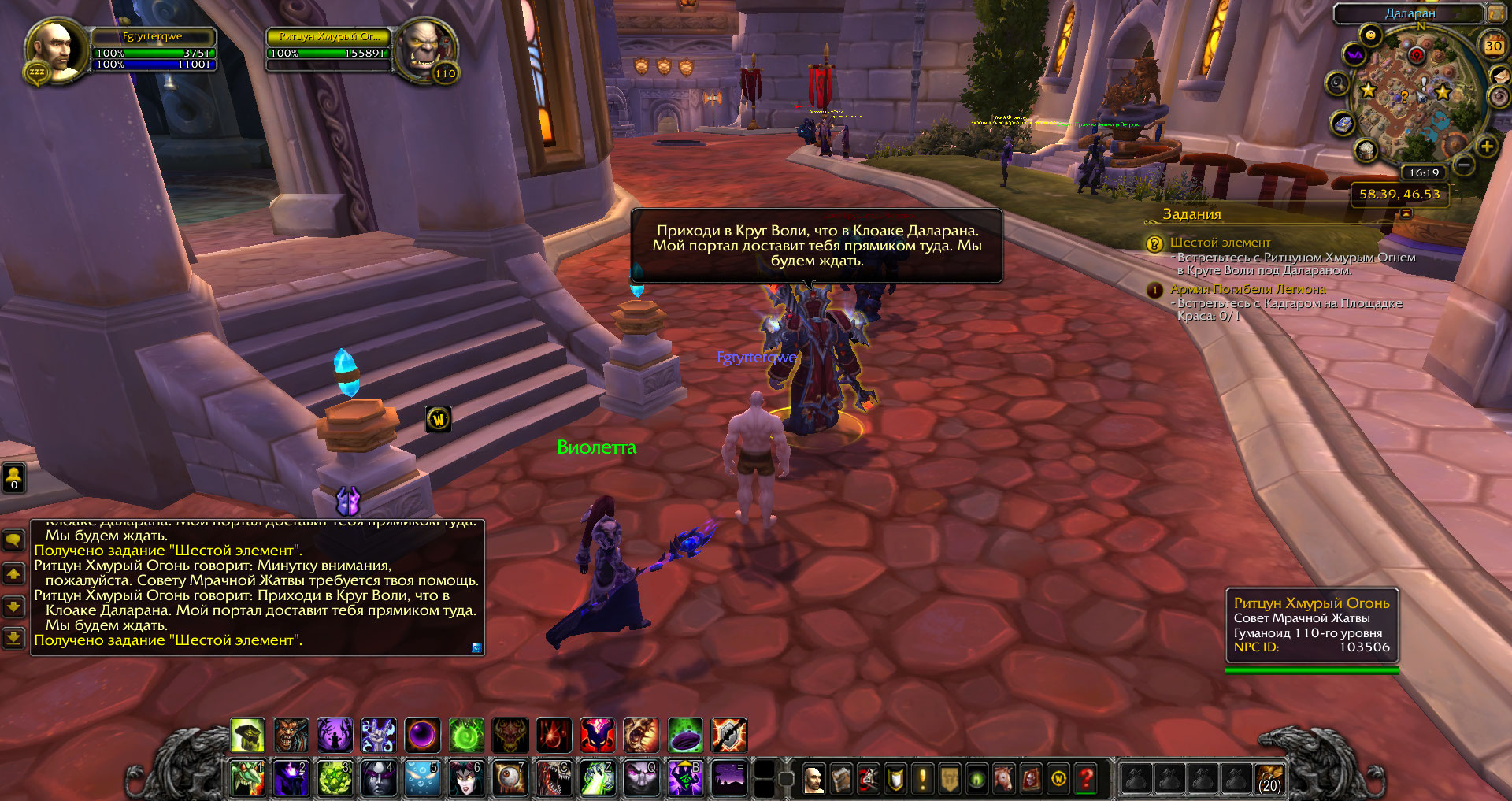
Task: Open the calendar showing day 30
Action: (x=1493, y=46)
